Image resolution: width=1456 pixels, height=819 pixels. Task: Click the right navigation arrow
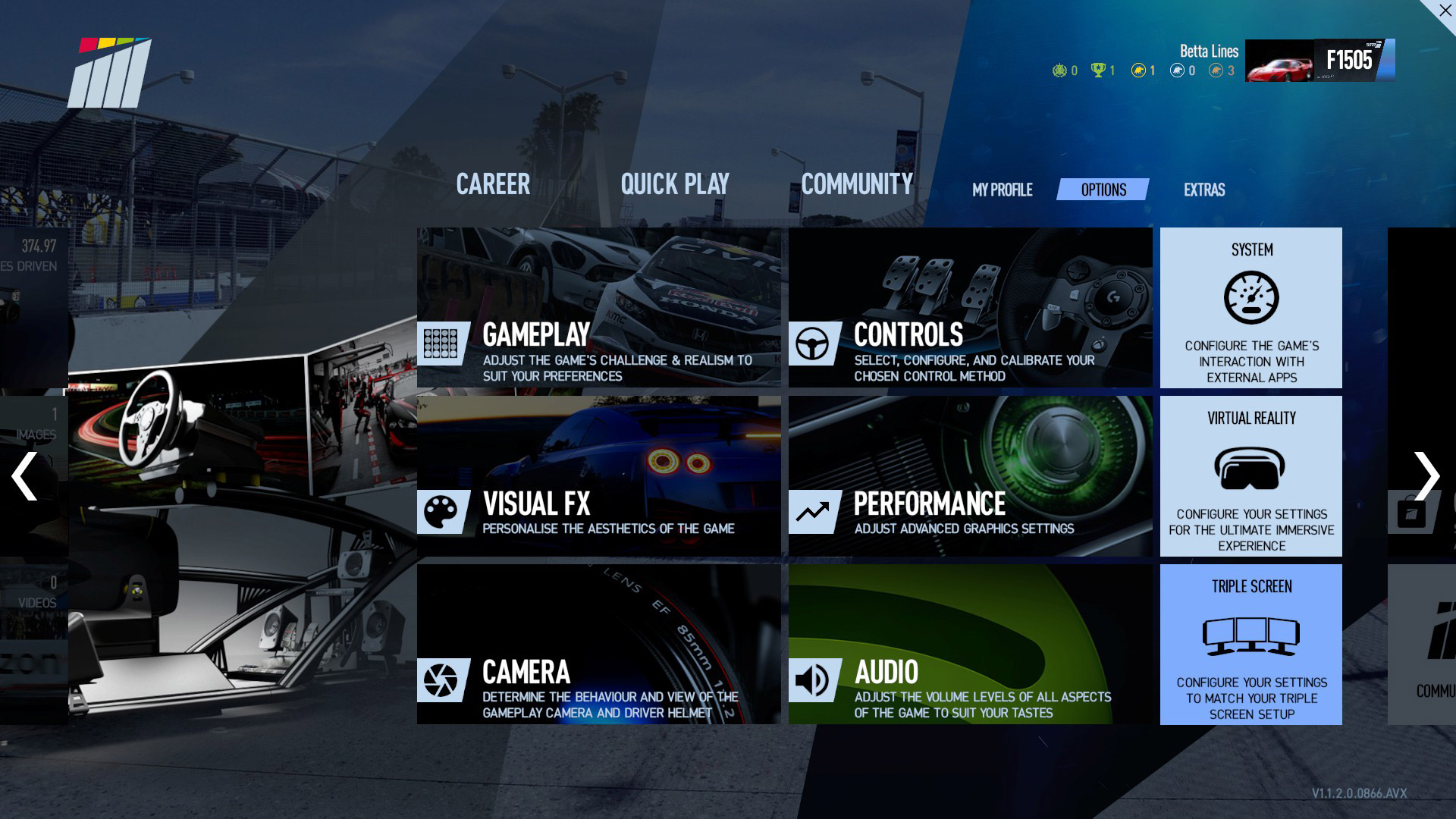(1426, 476)
